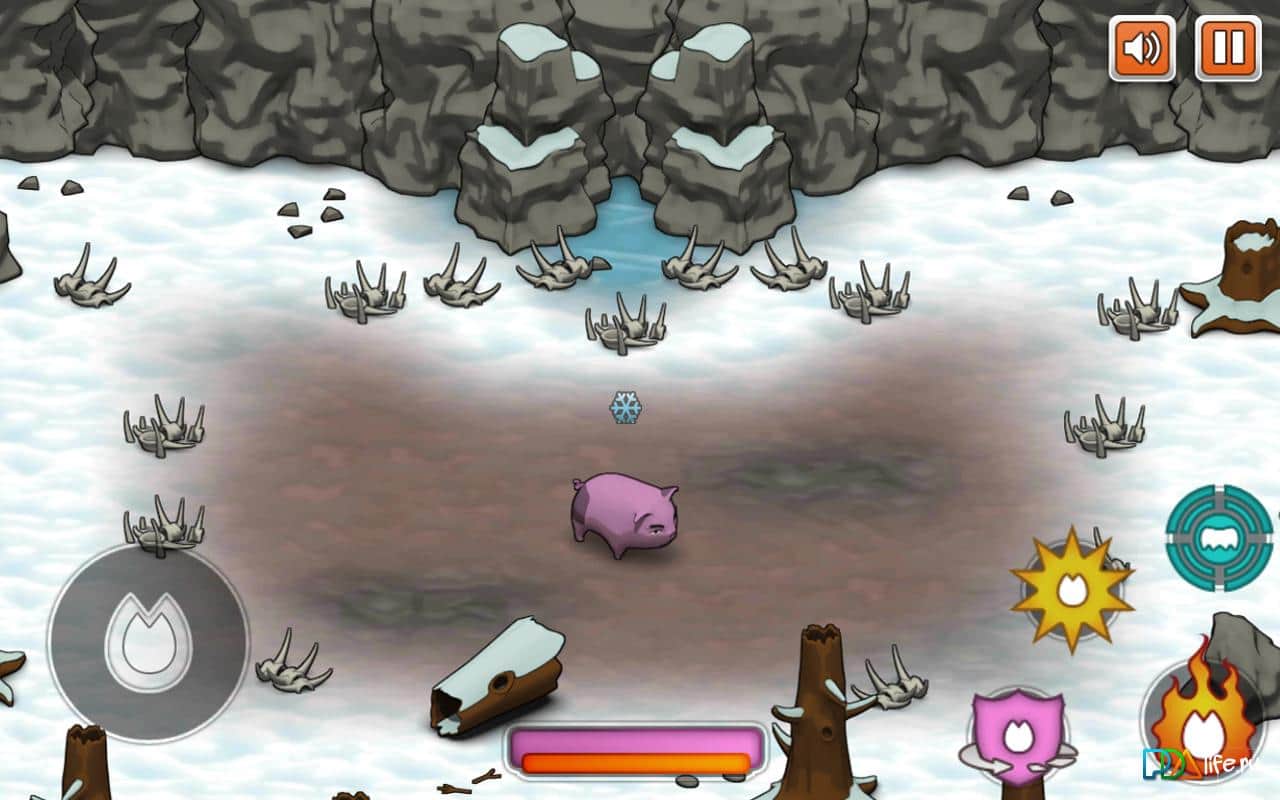Screen dimensions: 1280x800
Task: Collect the snowflake pickup
Action: click(627, 407)
